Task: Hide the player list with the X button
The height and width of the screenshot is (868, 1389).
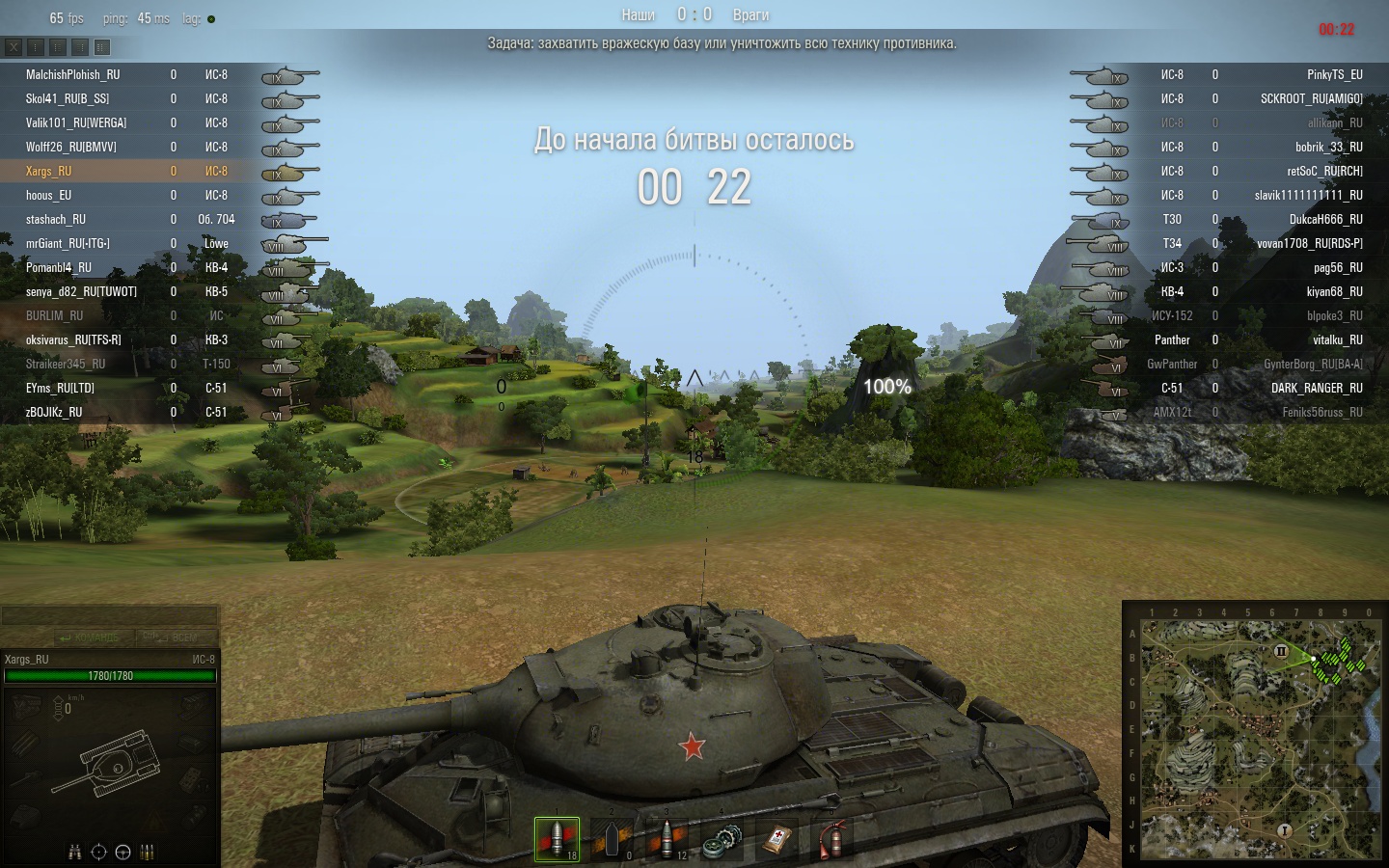Action: click(x=14, y=46)
